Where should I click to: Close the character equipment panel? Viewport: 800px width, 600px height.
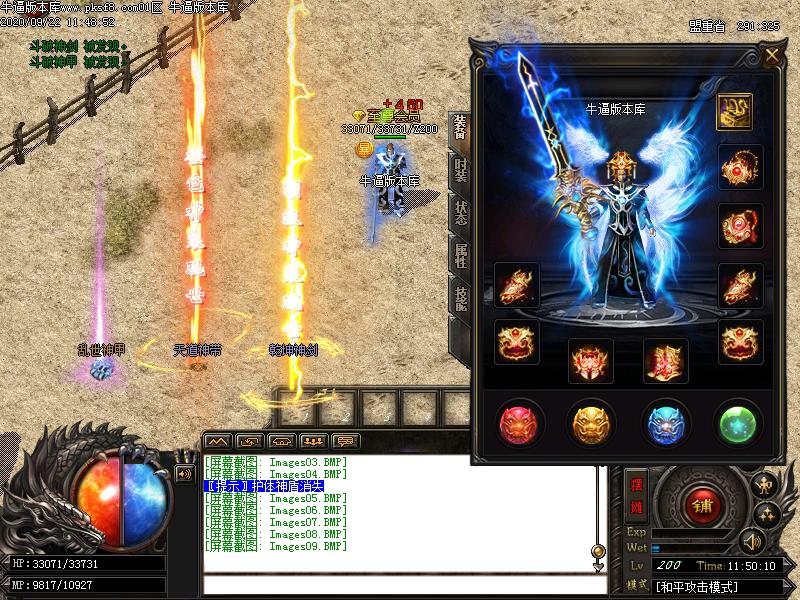pos(772,55)
